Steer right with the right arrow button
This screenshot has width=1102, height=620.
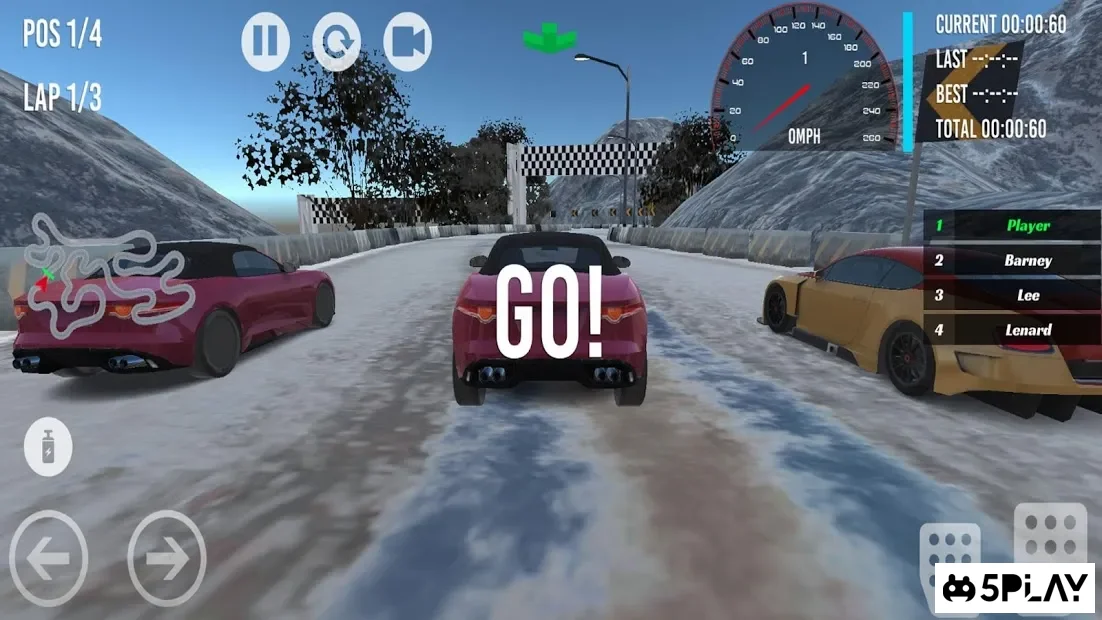(167, 558)
